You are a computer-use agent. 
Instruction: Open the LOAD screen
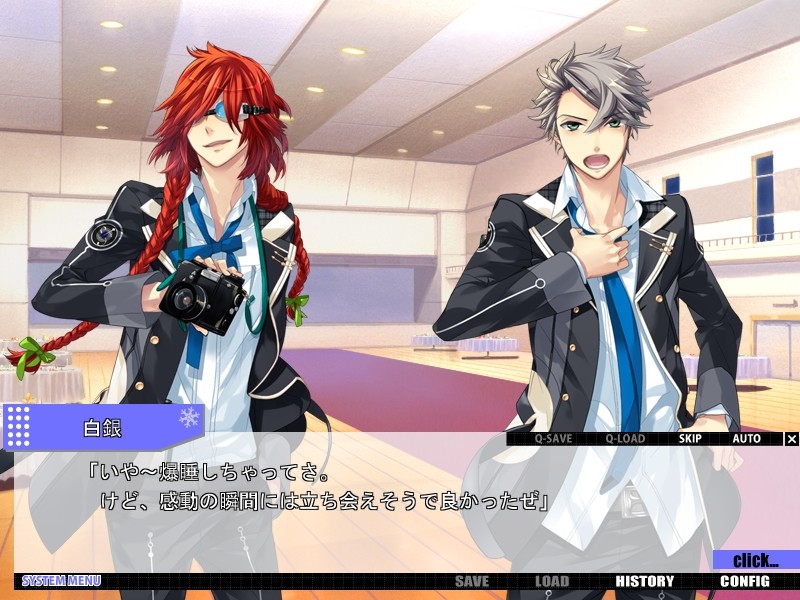point(551,581)
